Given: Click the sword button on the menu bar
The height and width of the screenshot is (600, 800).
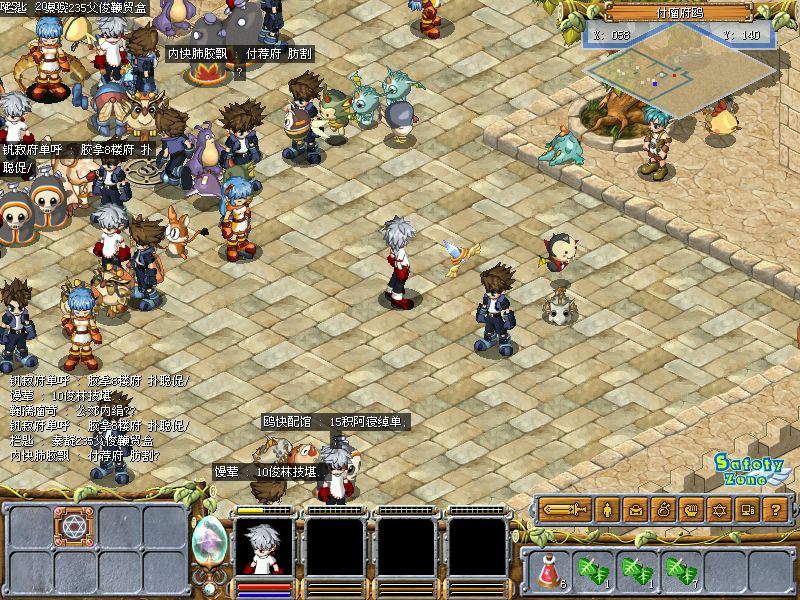Looking at the screenshot, I should 567,510.
